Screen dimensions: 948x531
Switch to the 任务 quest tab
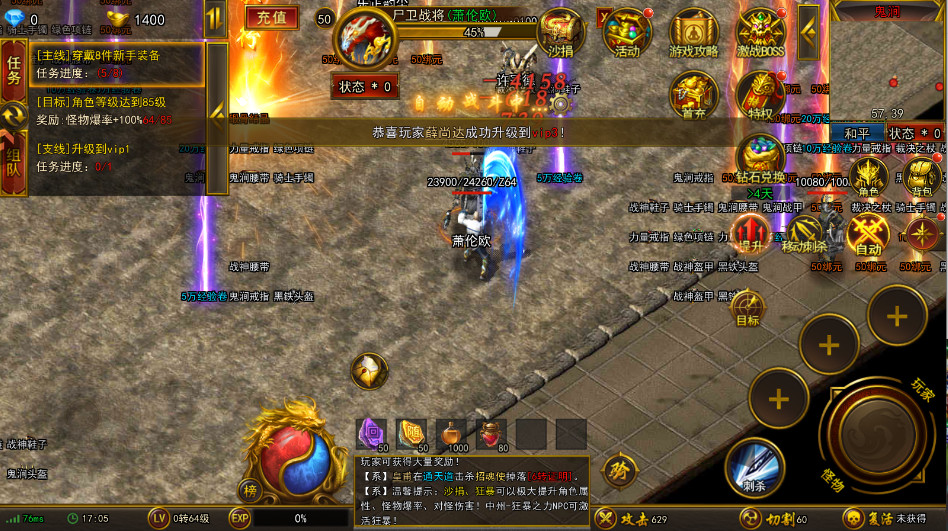coord(14,68)
